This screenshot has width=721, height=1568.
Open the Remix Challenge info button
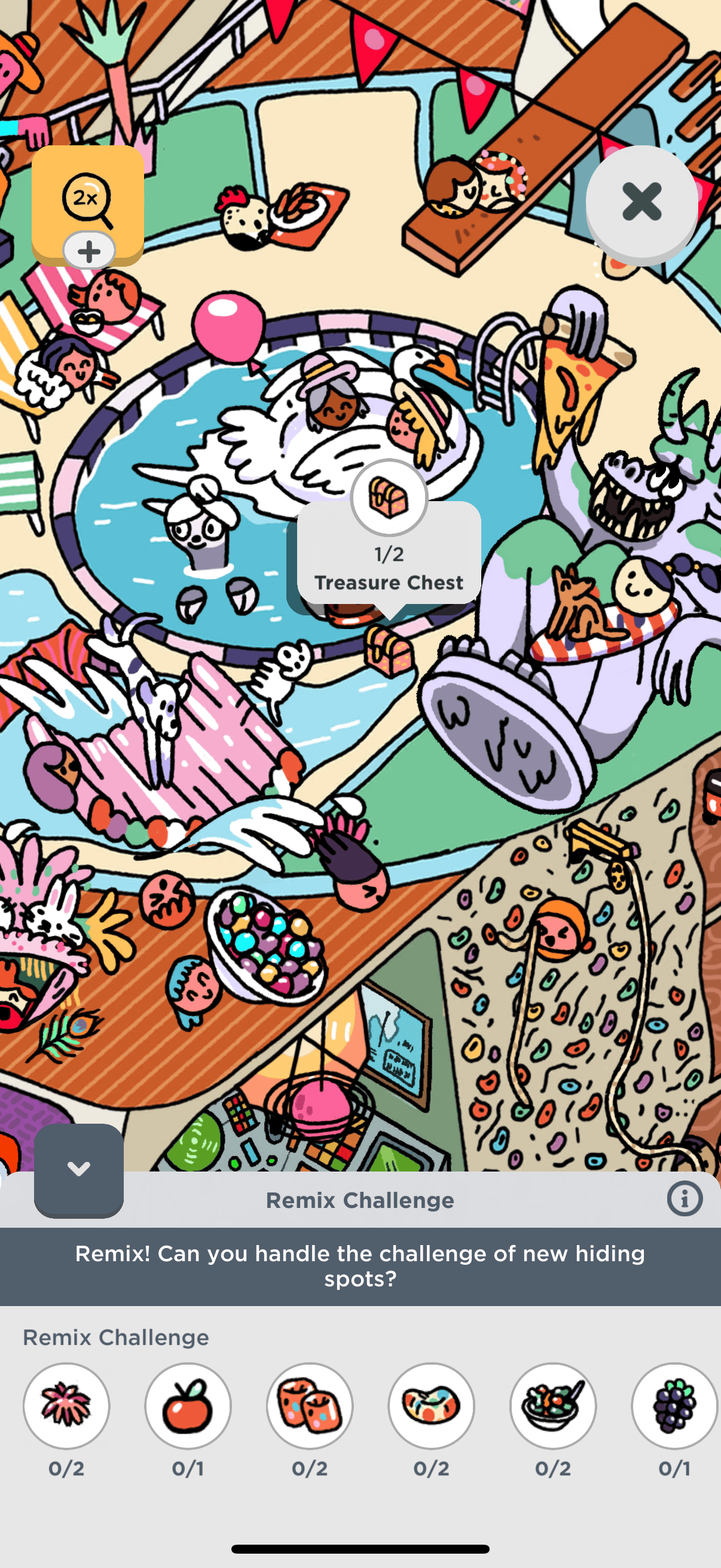pyautogui.click(x=685, y=1199)
